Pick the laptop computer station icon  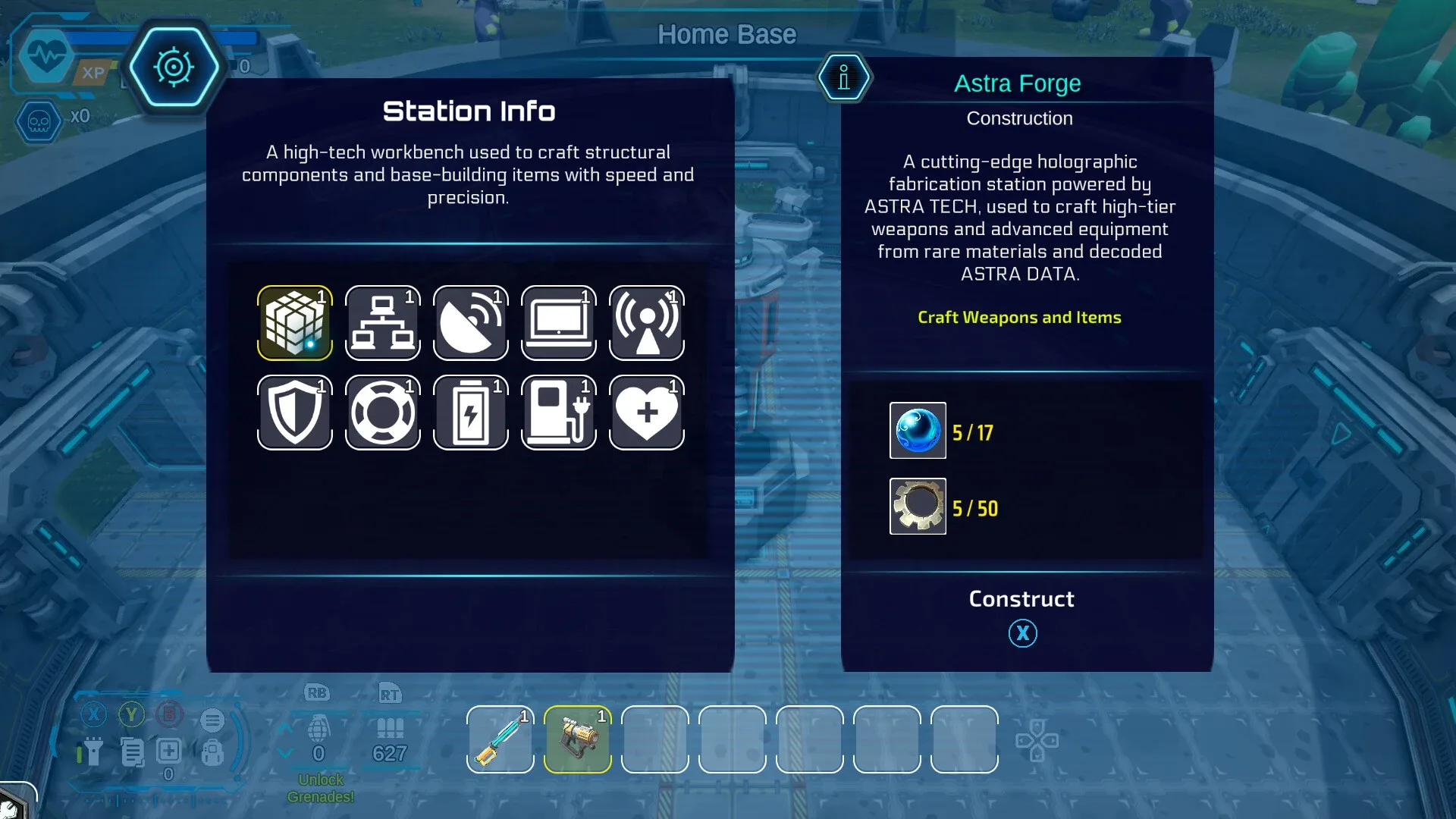(559, 323)
